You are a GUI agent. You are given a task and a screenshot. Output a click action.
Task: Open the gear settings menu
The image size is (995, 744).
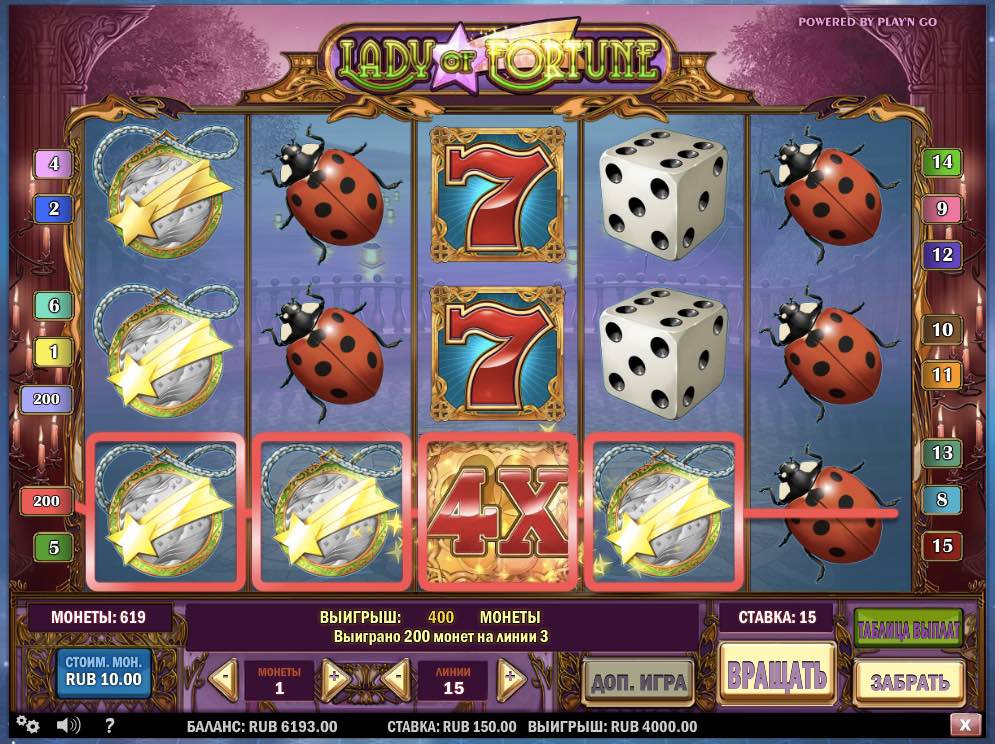(28, 726)
